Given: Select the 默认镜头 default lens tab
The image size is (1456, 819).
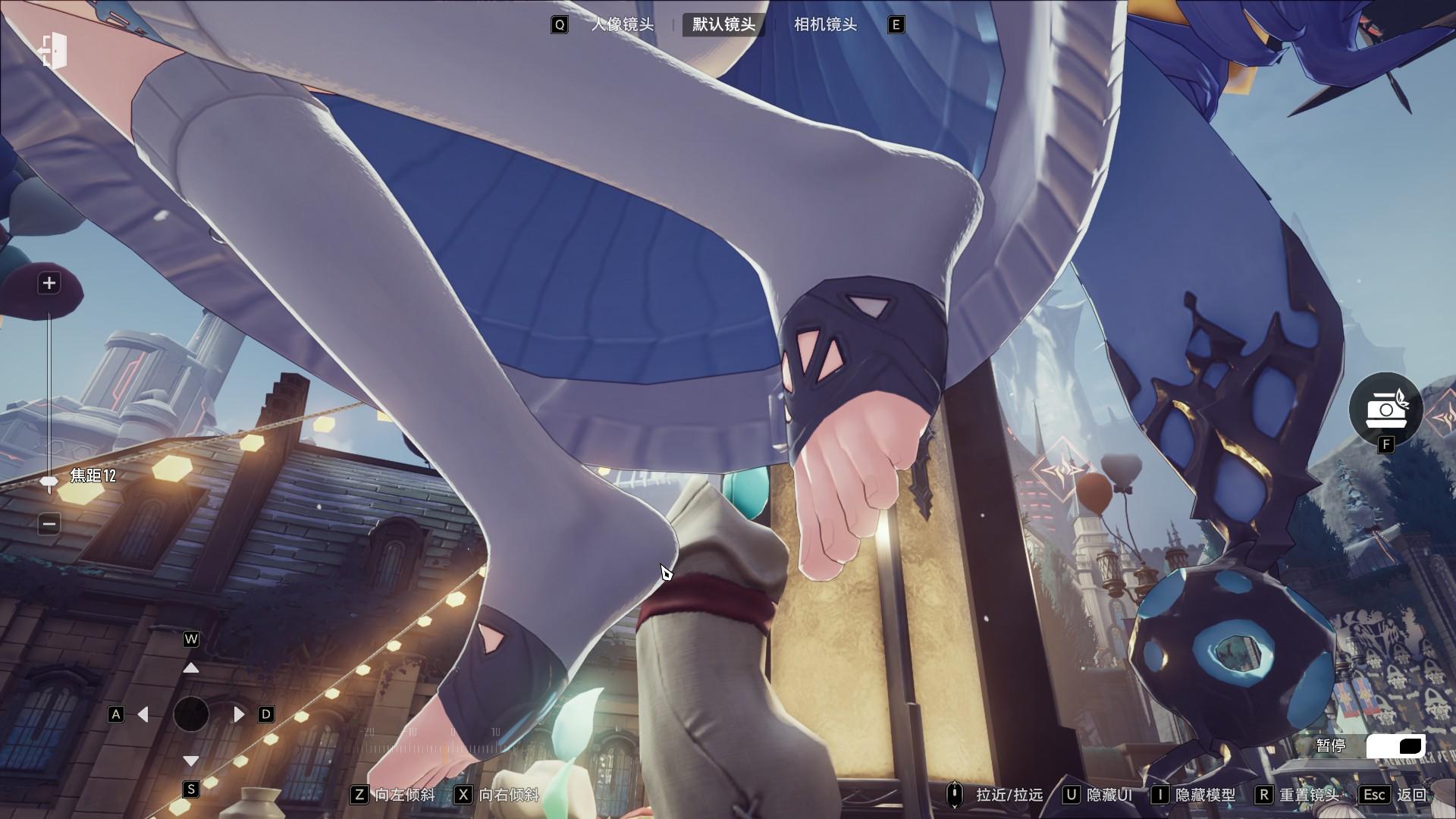Looking at the screenshot, I should click(x=723, y=25).
